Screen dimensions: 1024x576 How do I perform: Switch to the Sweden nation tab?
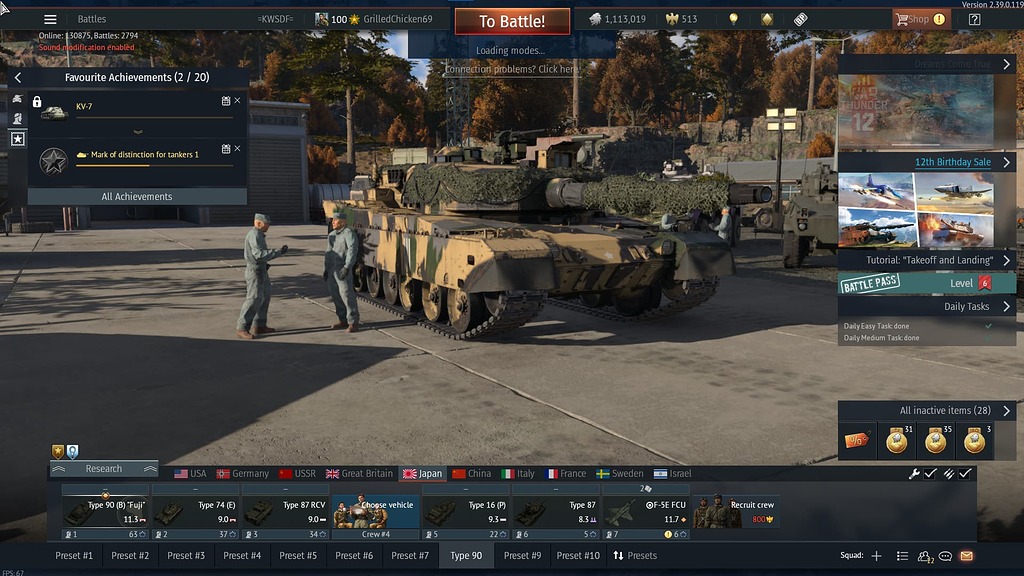(x=620, y=474)
